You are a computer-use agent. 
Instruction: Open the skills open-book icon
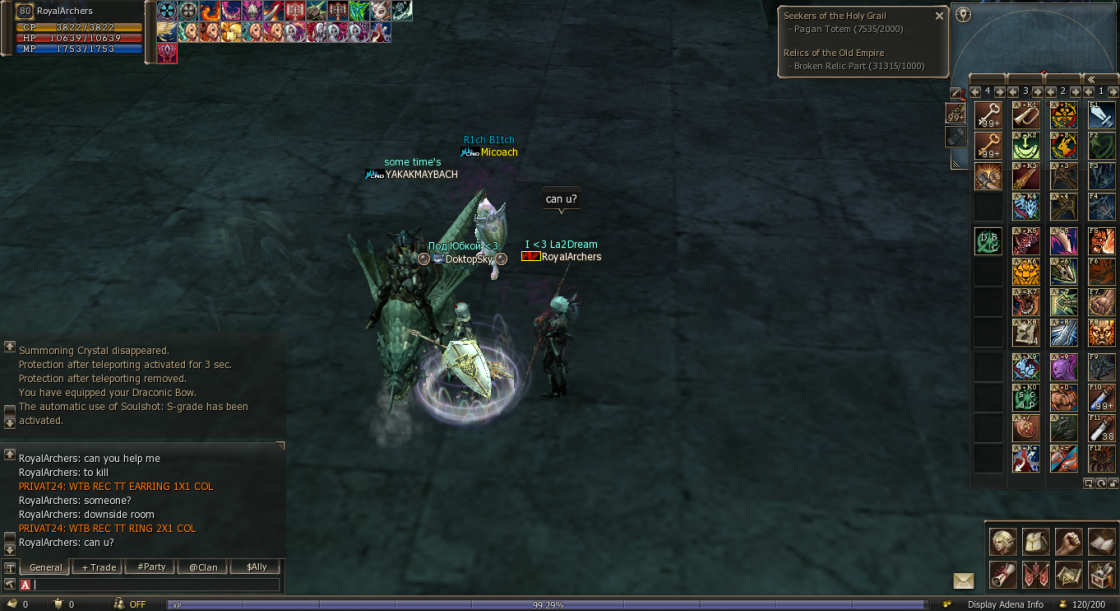click(x=1101, y=541)
